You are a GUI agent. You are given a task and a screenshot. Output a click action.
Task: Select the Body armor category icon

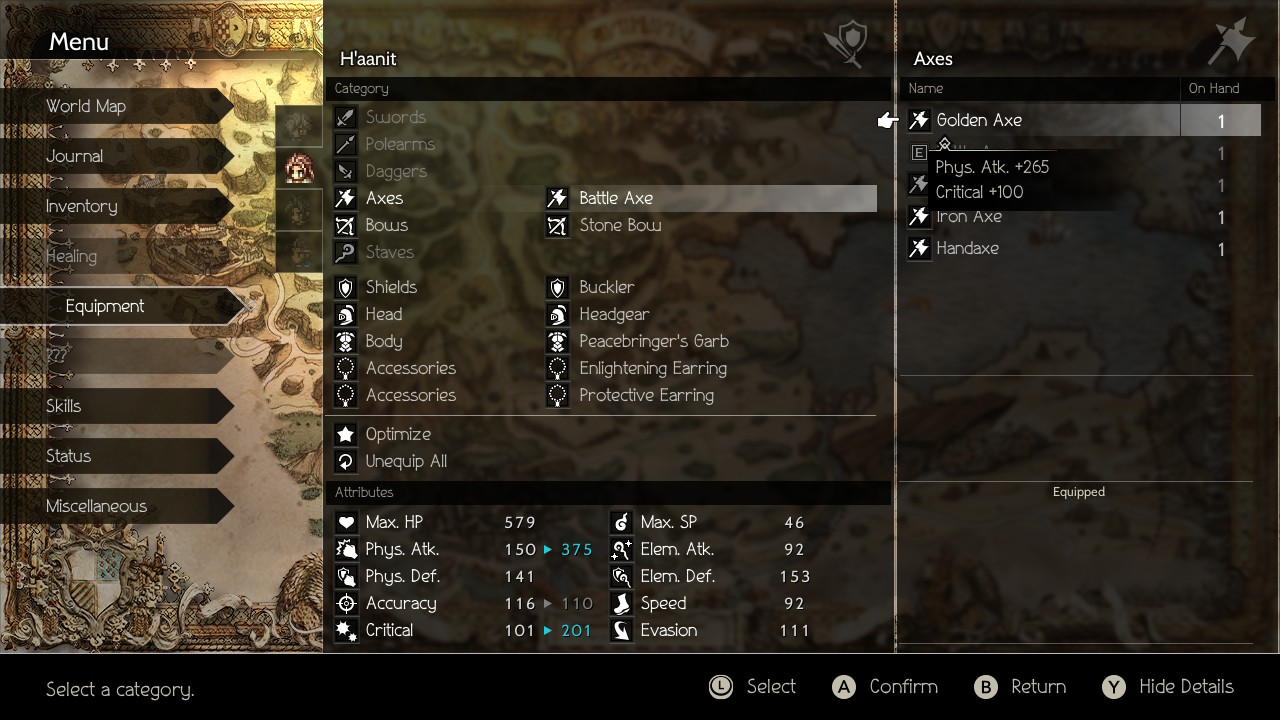[345, 341]
